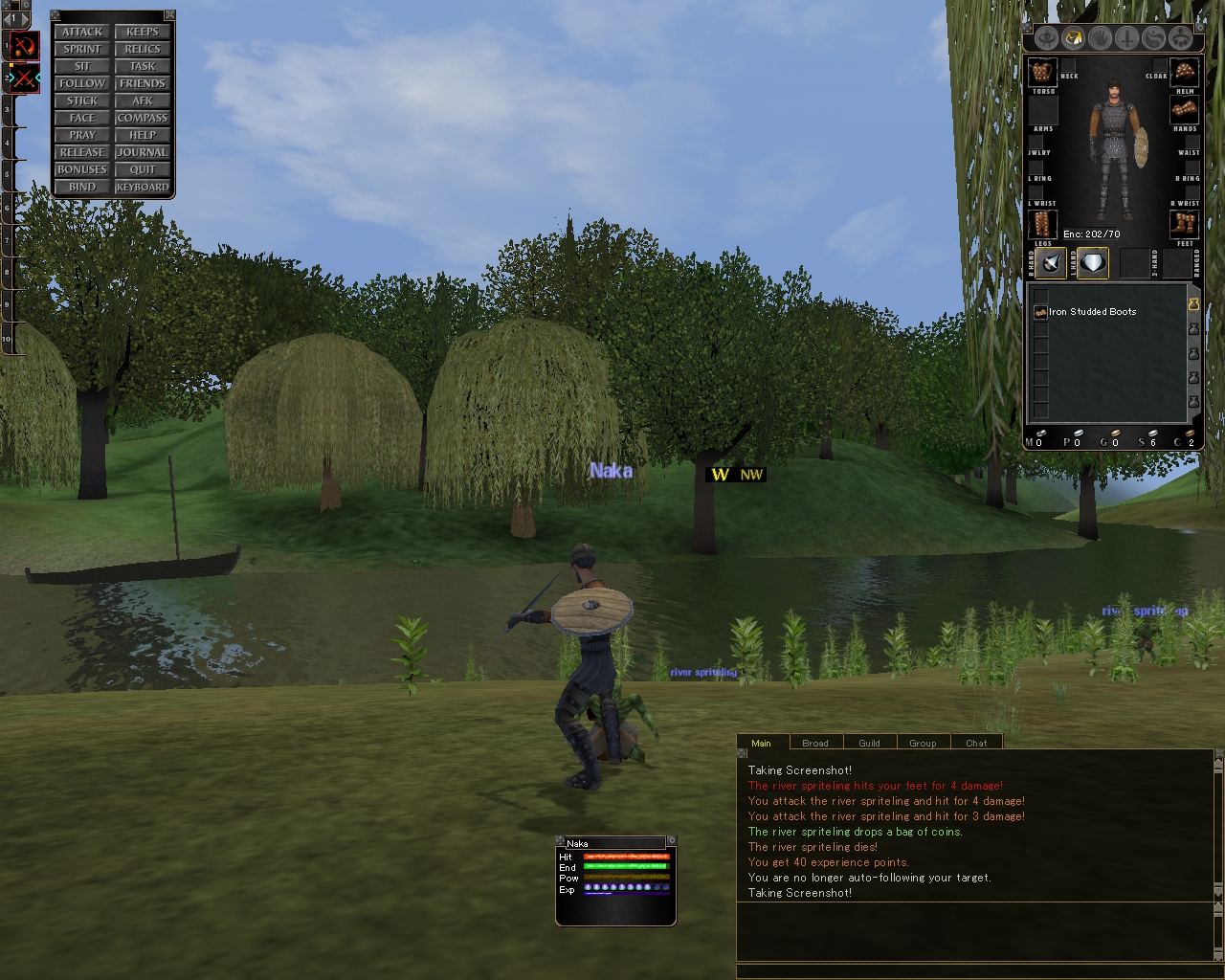Open the open-hand icon character tab
Image resolution: width=1225 pixels, height=980 pixels.
[x=1101, y=38]
